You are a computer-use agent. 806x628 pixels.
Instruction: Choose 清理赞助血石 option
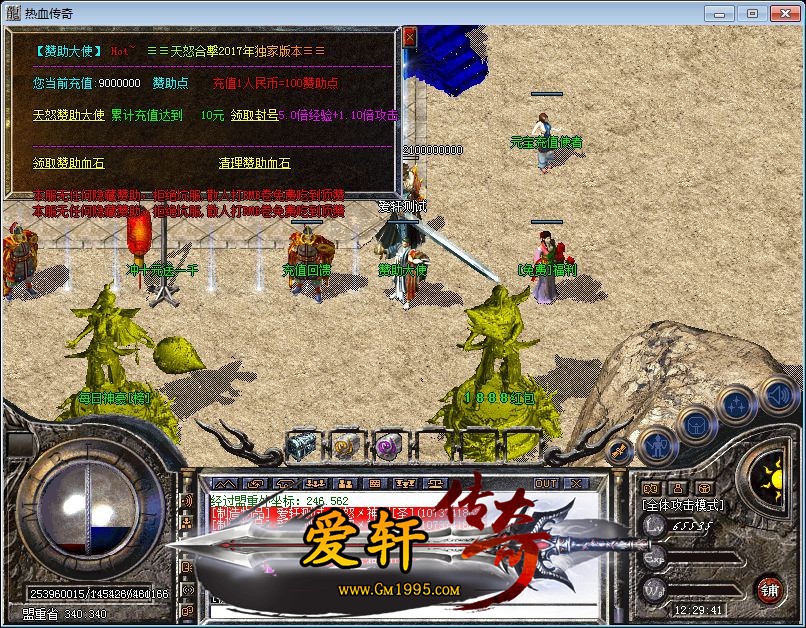[x=254, y=163]
